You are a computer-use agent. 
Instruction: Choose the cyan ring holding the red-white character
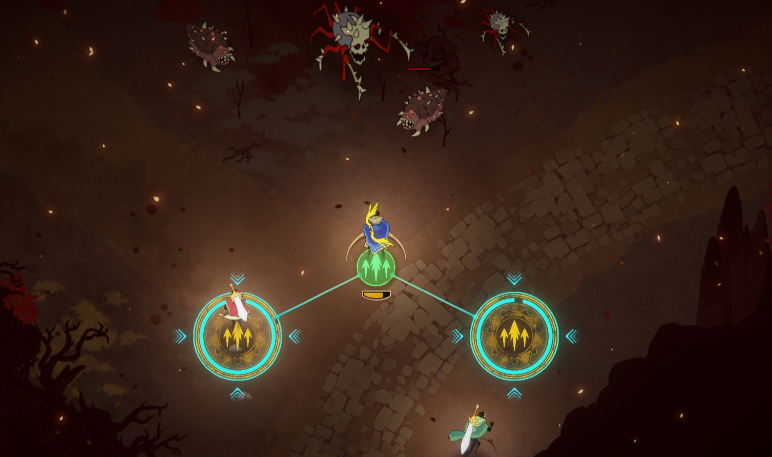tap(237, 336)
